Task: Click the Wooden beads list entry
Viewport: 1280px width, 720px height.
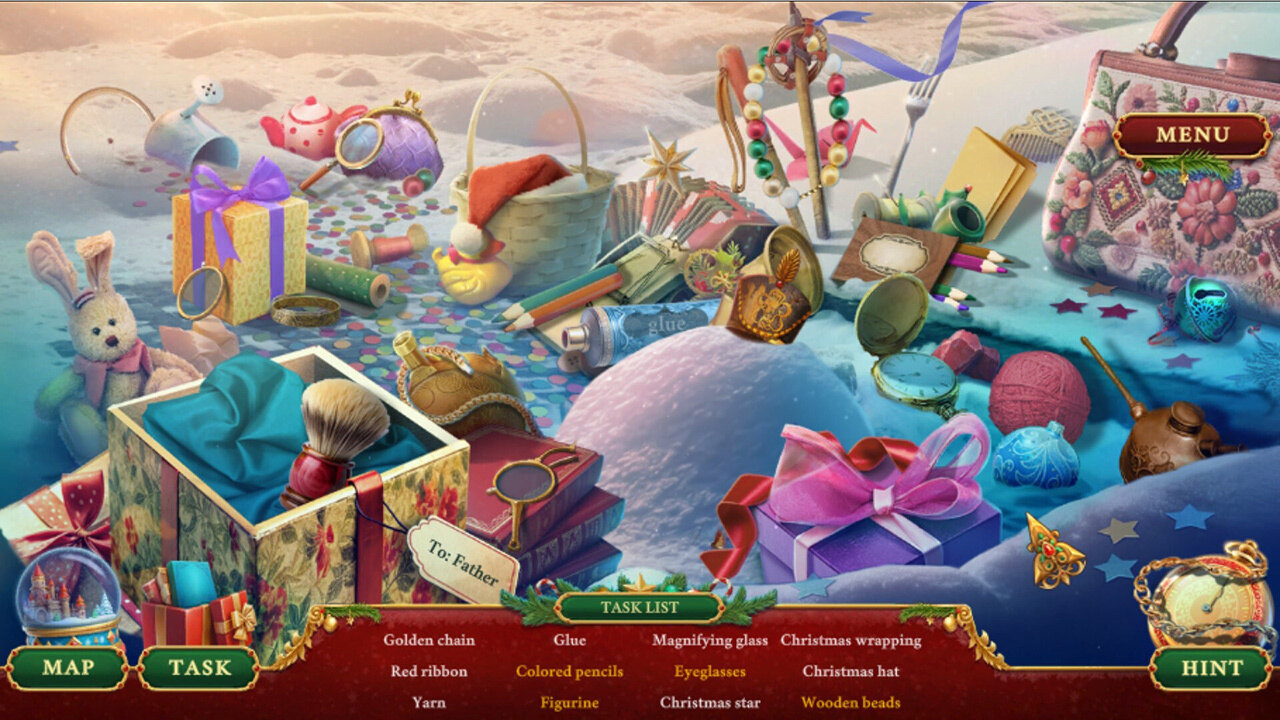Action: (x=851, y=702)
